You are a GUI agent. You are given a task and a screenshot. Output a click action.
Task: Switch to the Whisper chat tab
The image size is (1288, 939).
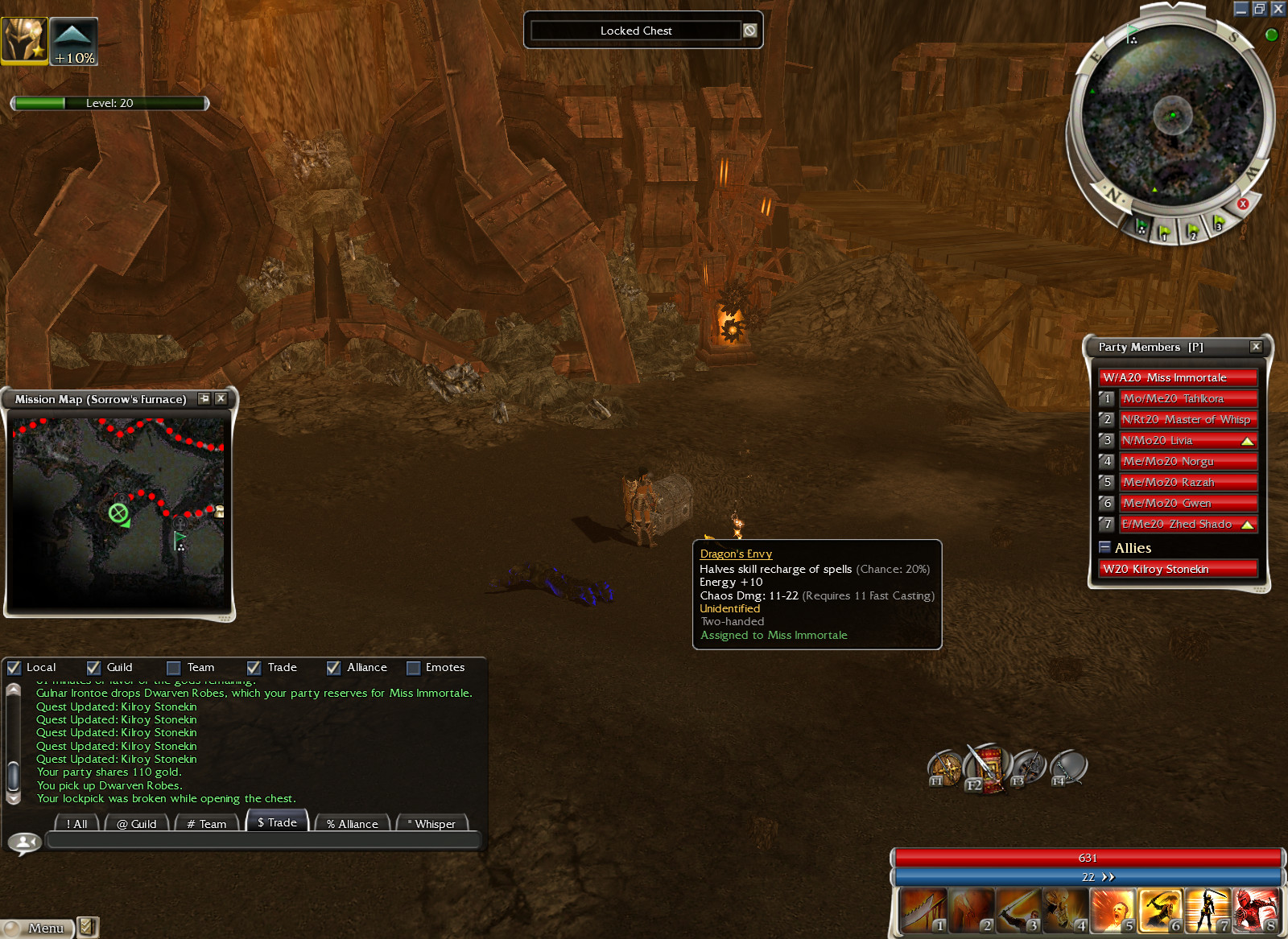pos(432,824)
